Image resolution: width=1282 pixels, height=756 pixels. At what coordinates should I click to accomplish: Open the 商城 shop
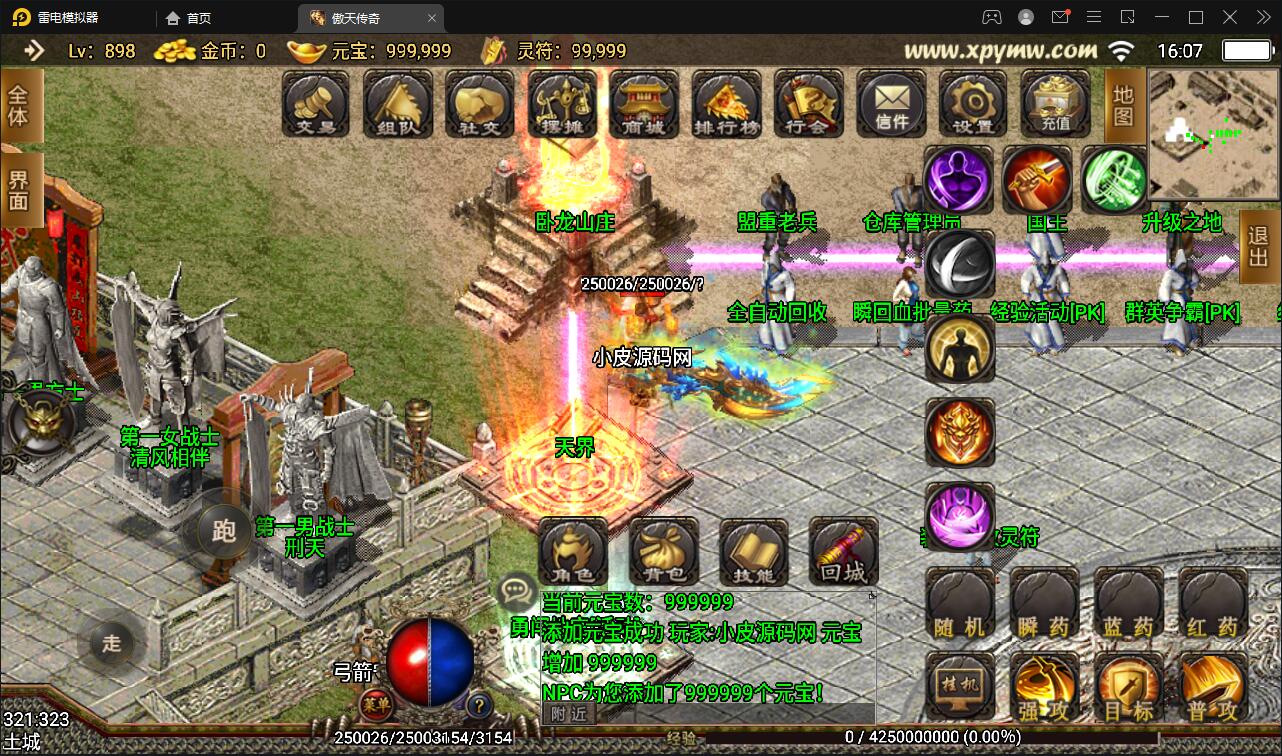pyautogui.click(x=643, y=103)
